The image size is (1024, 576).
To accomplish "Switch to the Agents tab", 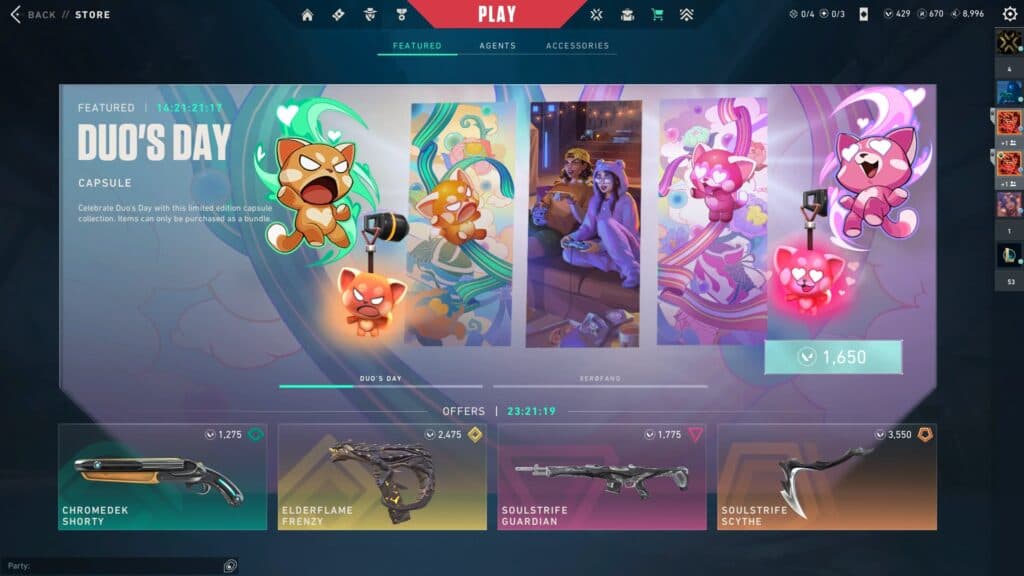I will point(497,46).
